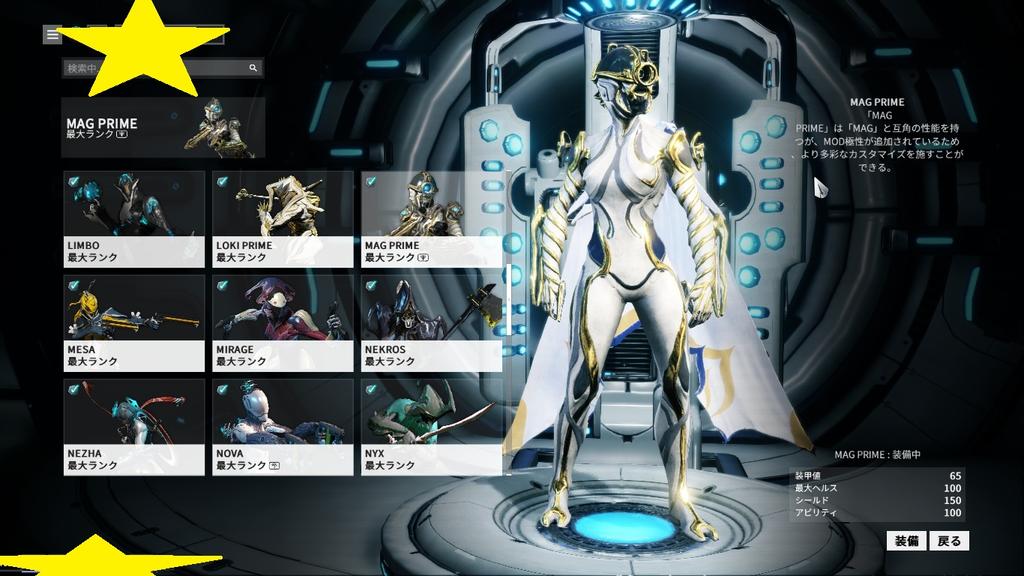Click the 装備 equip button

[x=906, y=541]
